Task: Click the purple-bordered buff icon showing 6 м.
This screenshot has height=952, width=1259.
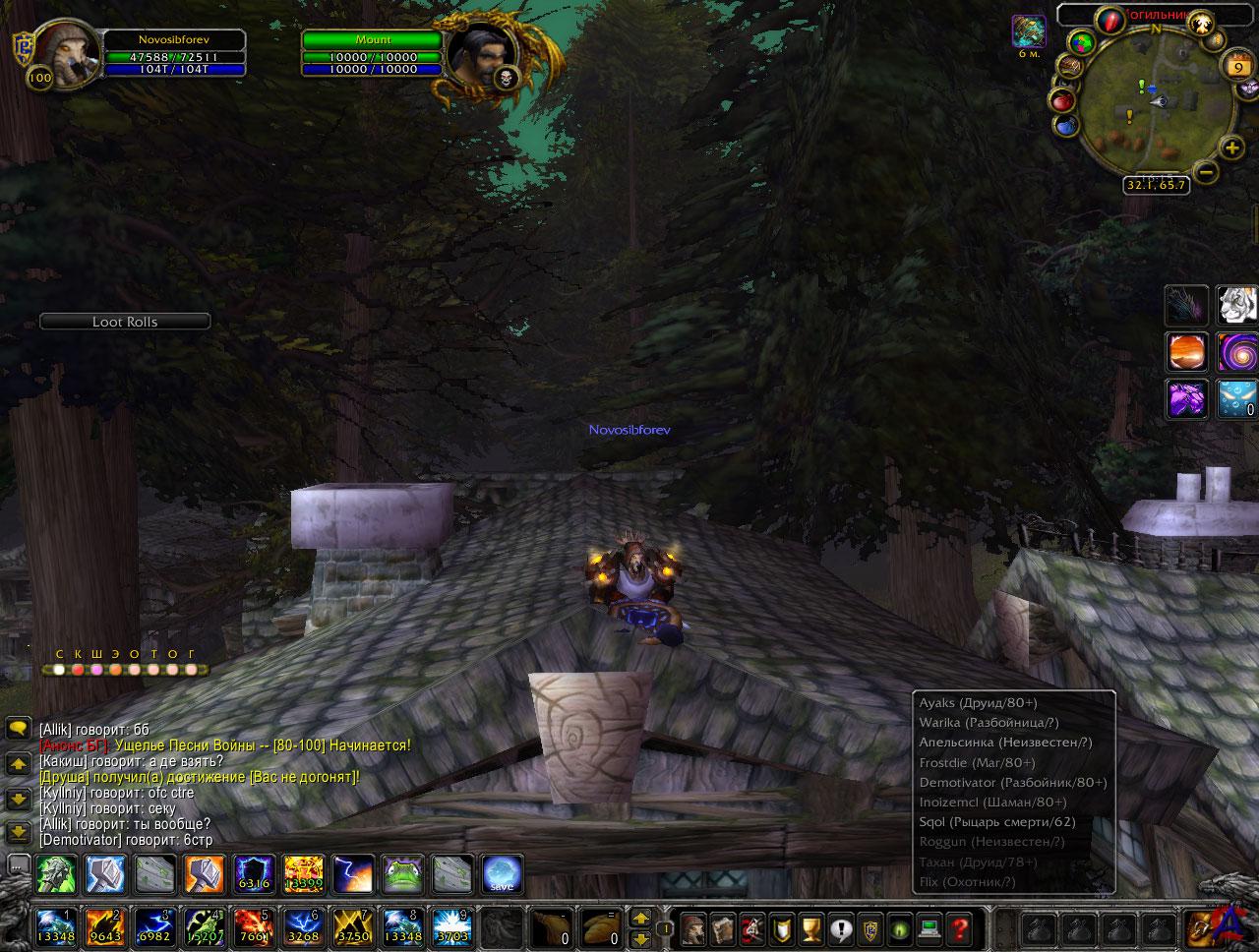Action: tap(1029, 31)
